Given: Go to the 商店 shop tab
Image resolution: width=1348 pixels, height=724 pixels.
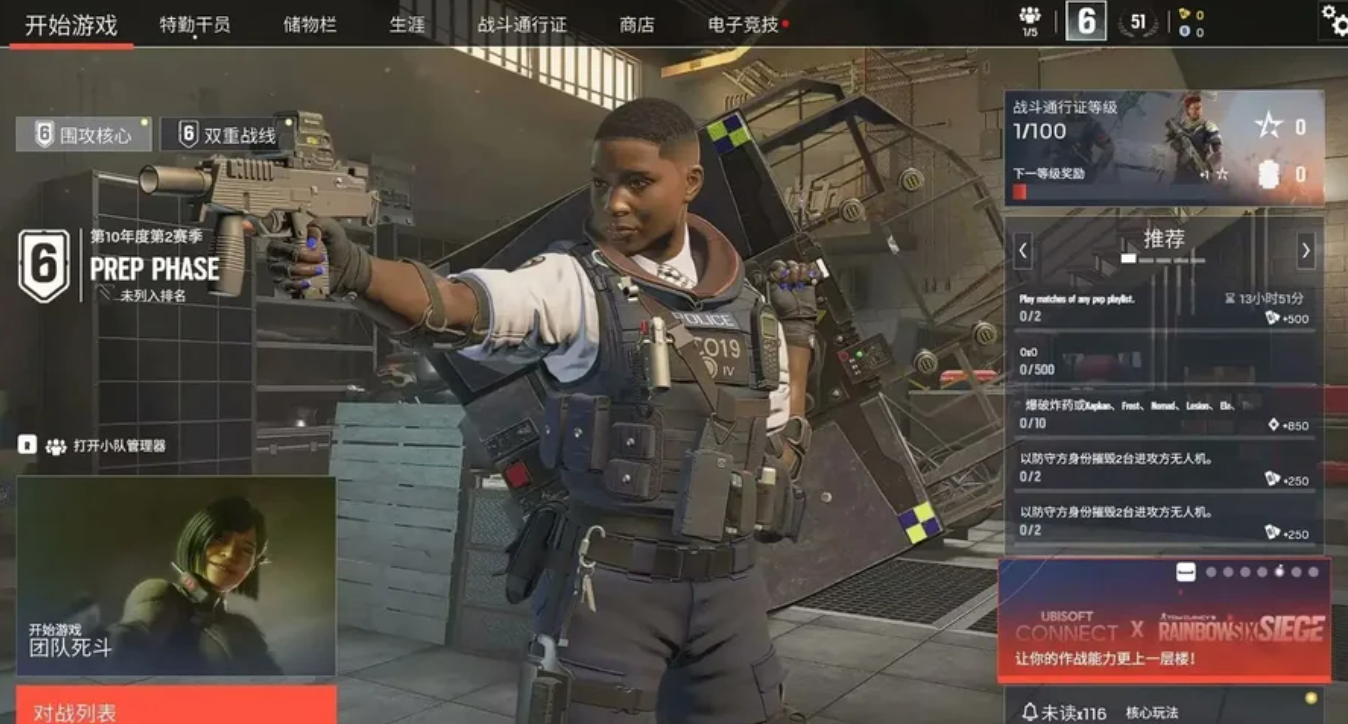Looking at the screenshot, I should click(637, 25).
